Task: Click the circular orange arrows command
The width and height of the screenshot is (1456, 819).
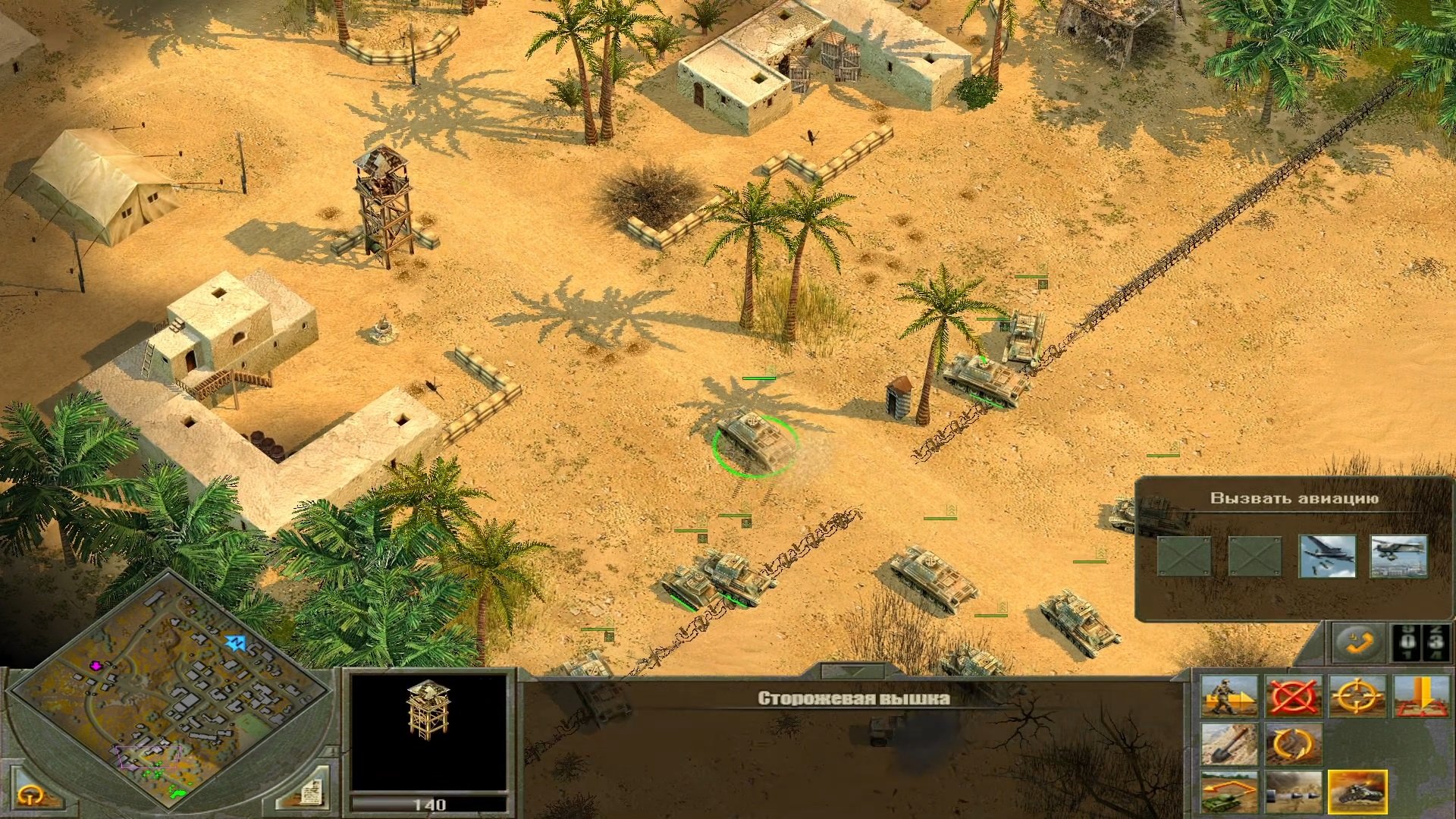Action: point(1293,745)
